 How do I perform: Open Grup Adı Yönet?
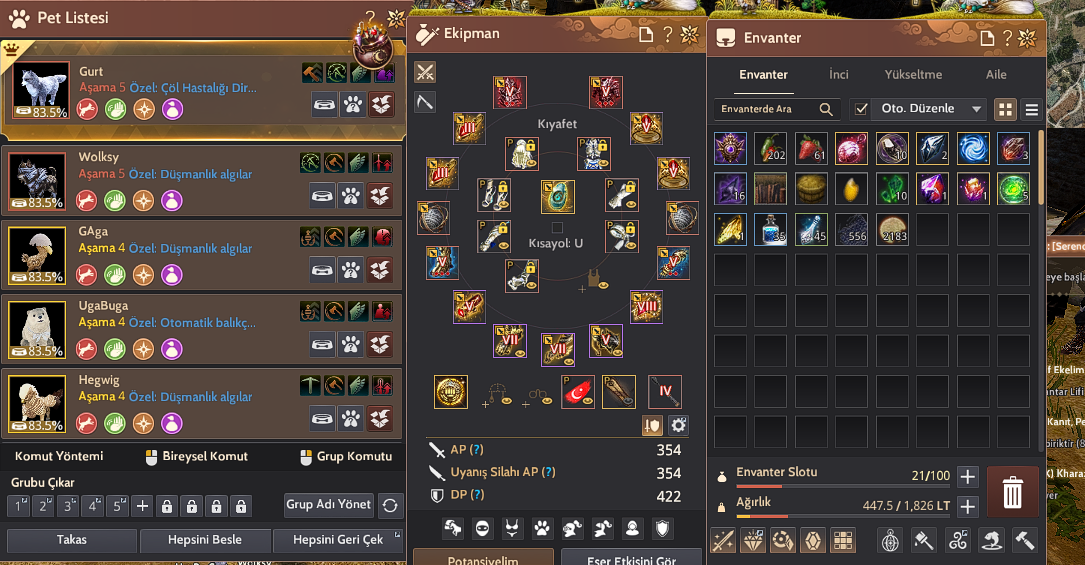(329, 505)
